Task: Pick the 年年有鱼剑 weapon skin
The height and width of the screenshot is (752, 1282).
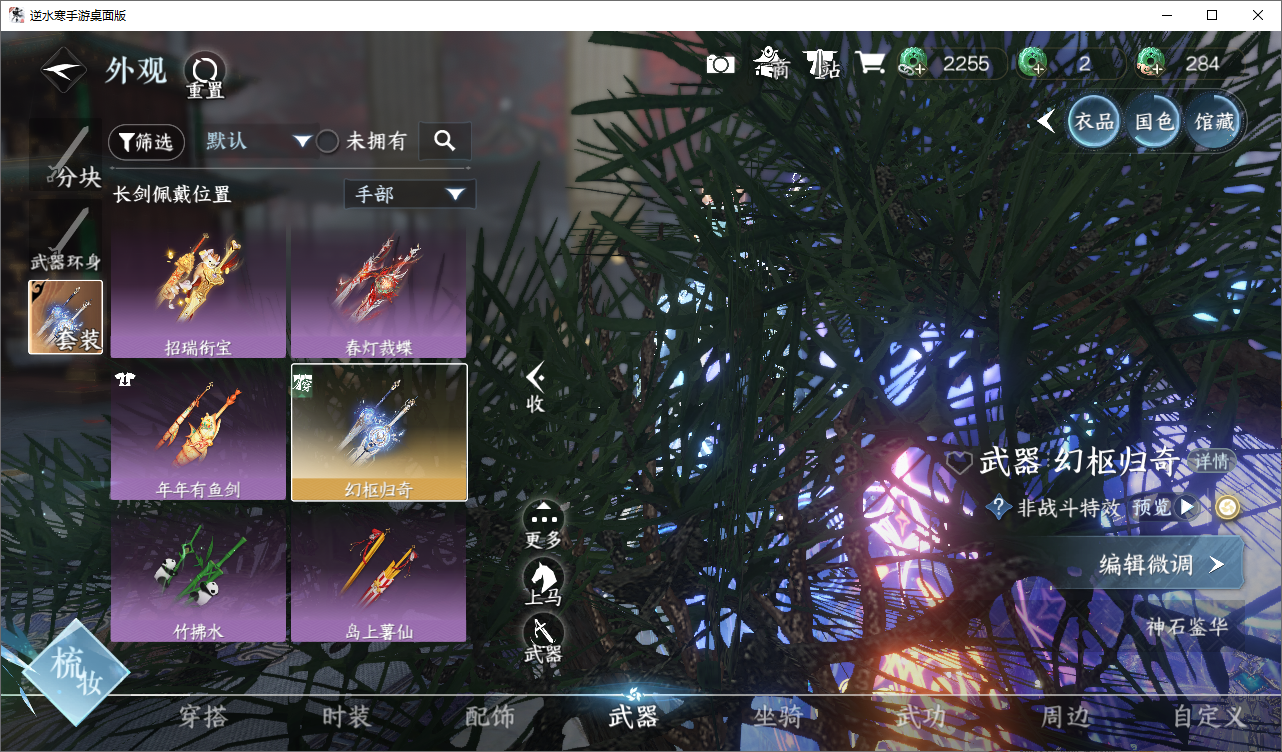Action: 198,432
